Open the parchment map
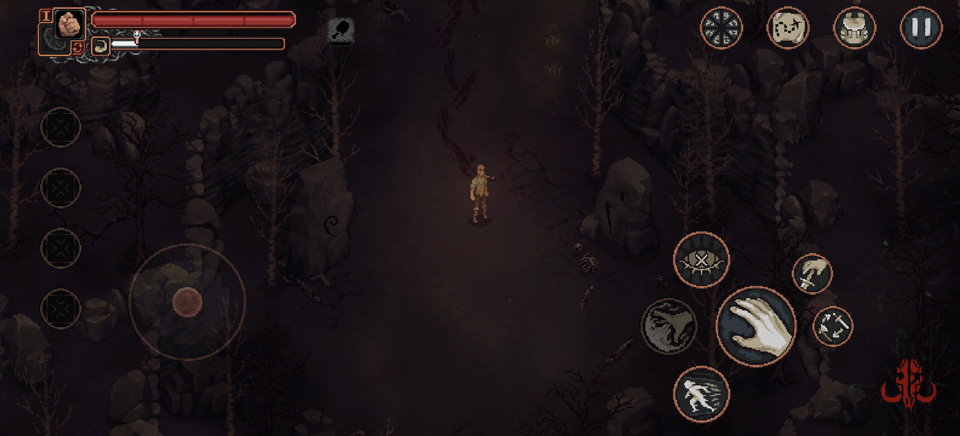 tap(788, 27)
